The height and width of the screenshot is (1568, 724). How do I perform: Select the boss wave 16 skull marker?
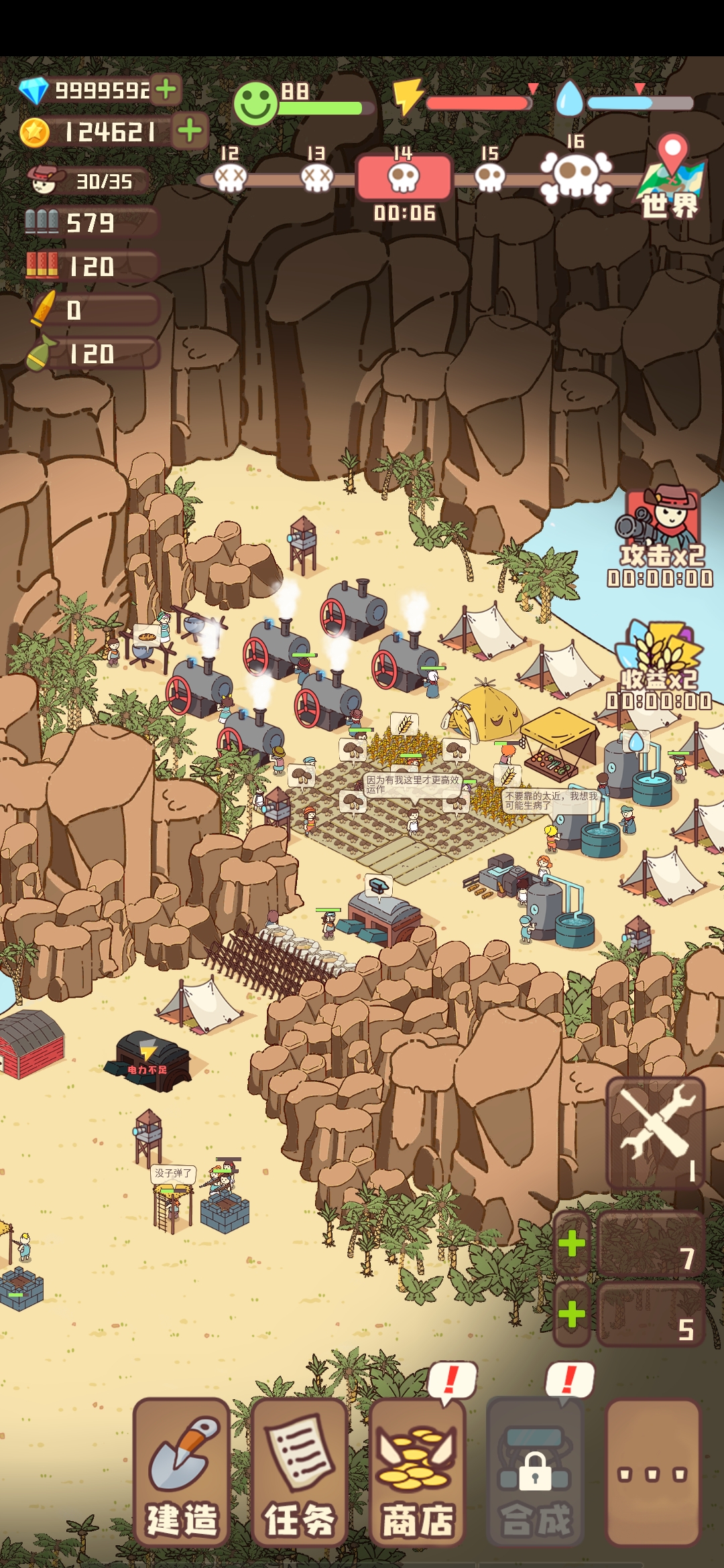(575, 176)
